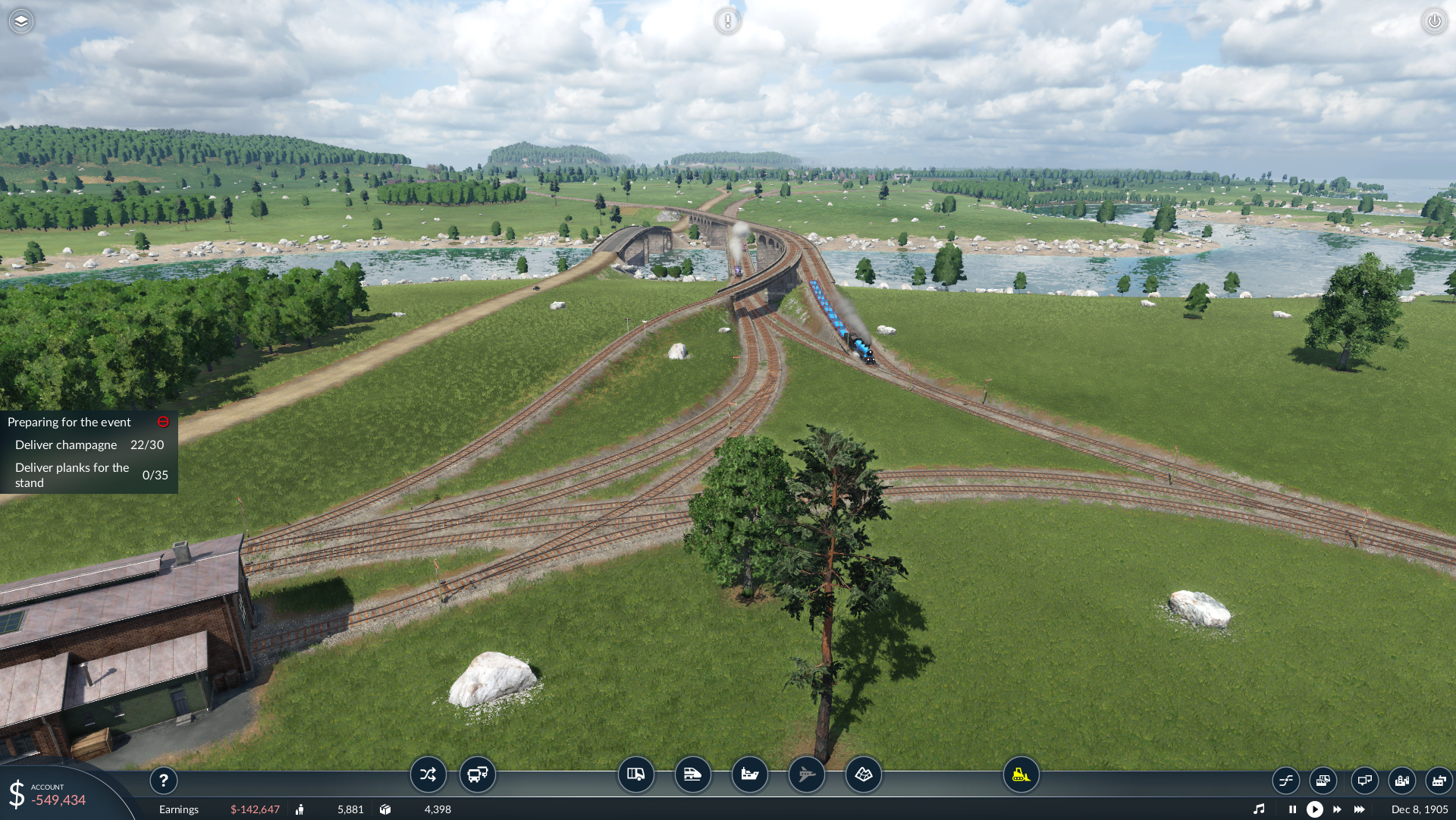Open the ship construction menu
Image resolution: width=1456 pixels, height=820 pixels.
[749, 774]
